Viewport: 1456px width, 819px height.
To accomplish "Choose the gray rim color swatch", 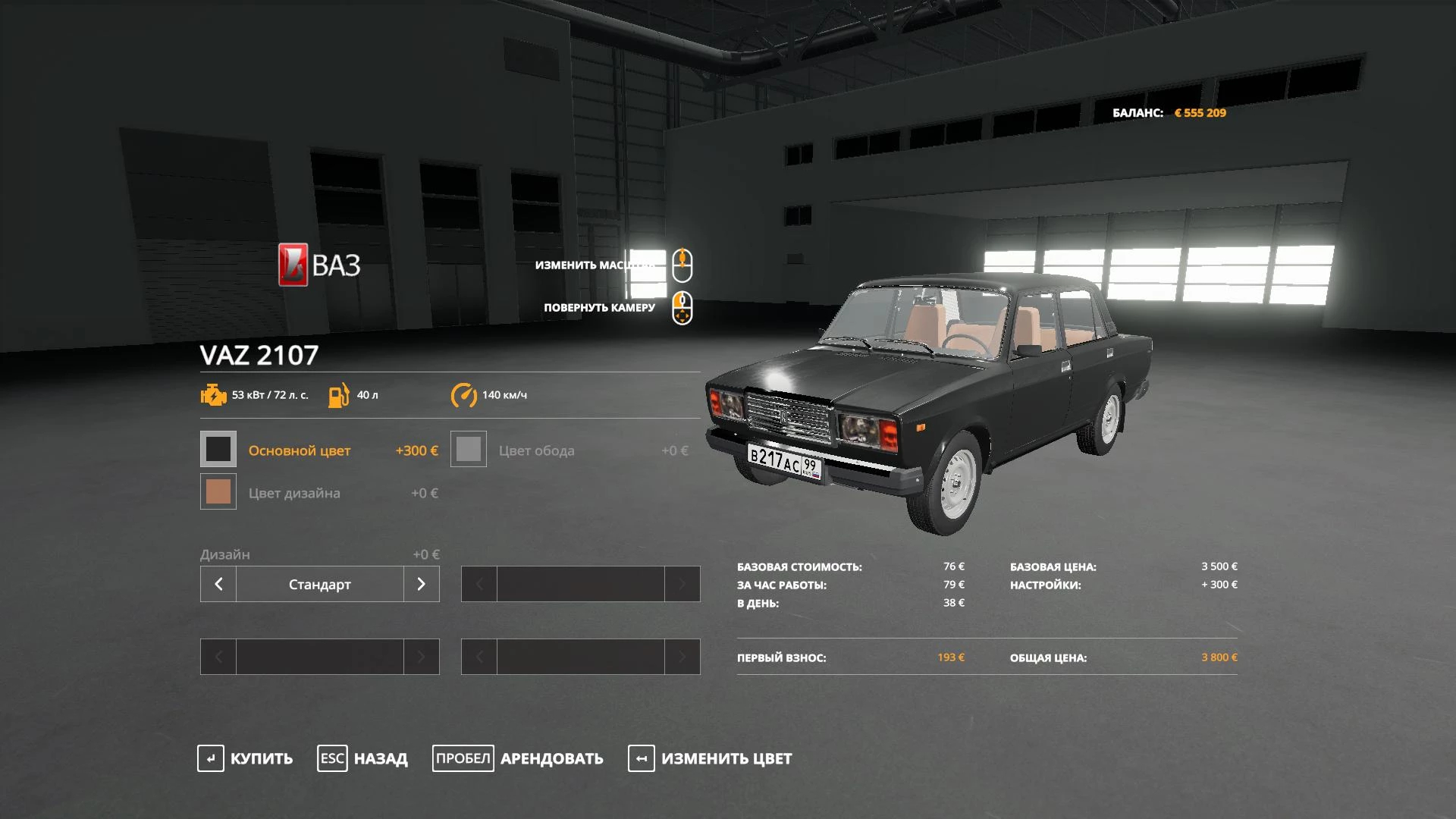I will (x=469, y=449).
